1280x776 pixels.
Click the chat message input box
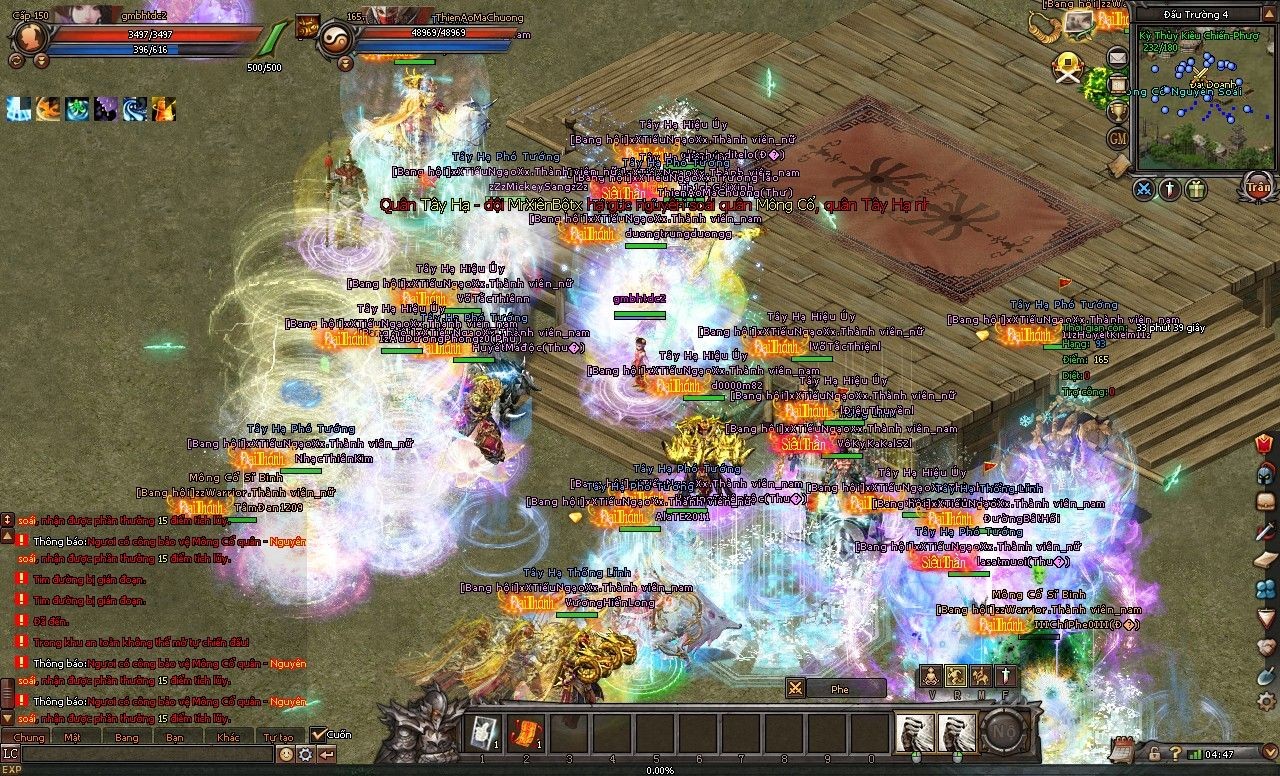pos(145,754)
